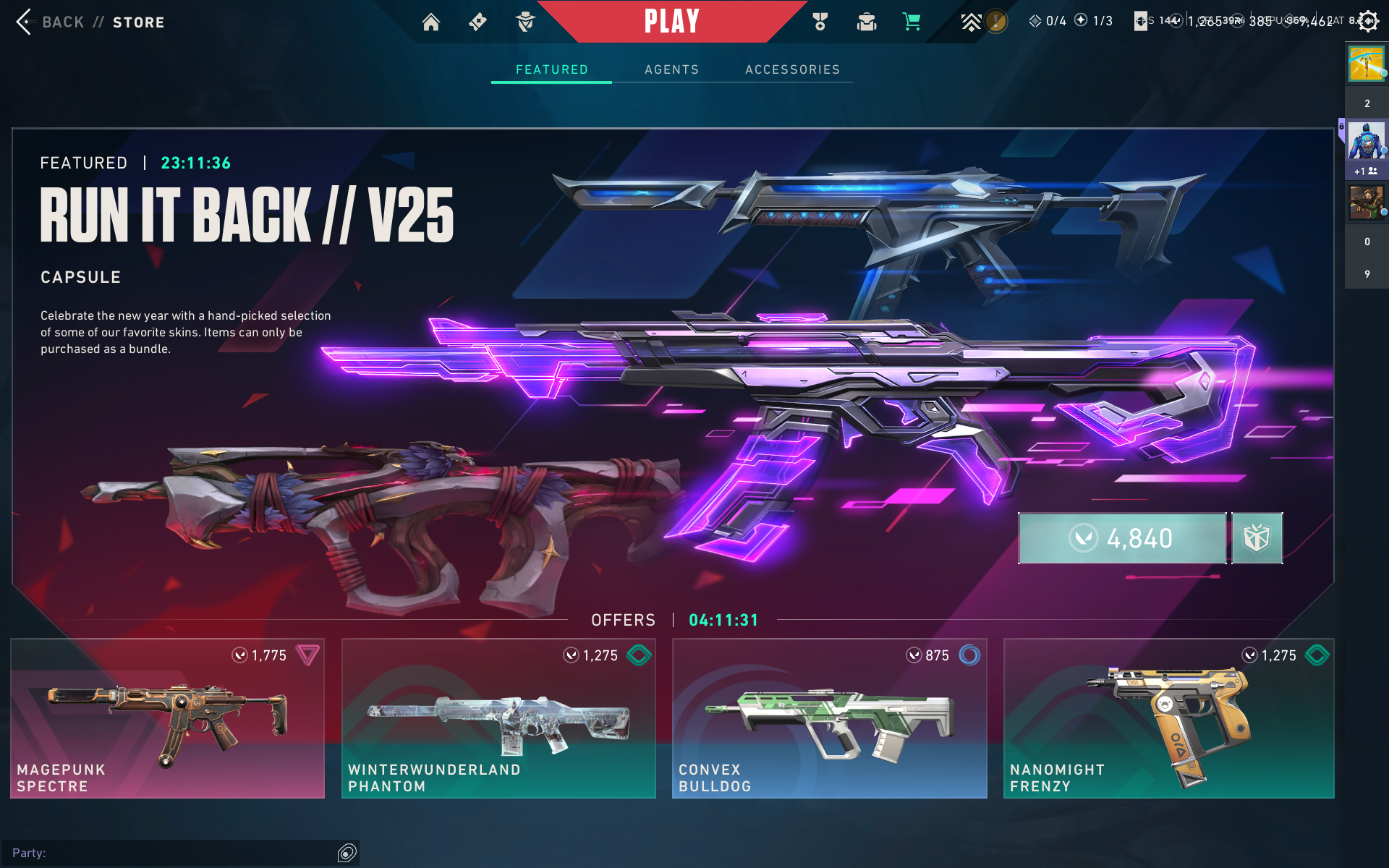Open the settings gear

point(1367,21)
